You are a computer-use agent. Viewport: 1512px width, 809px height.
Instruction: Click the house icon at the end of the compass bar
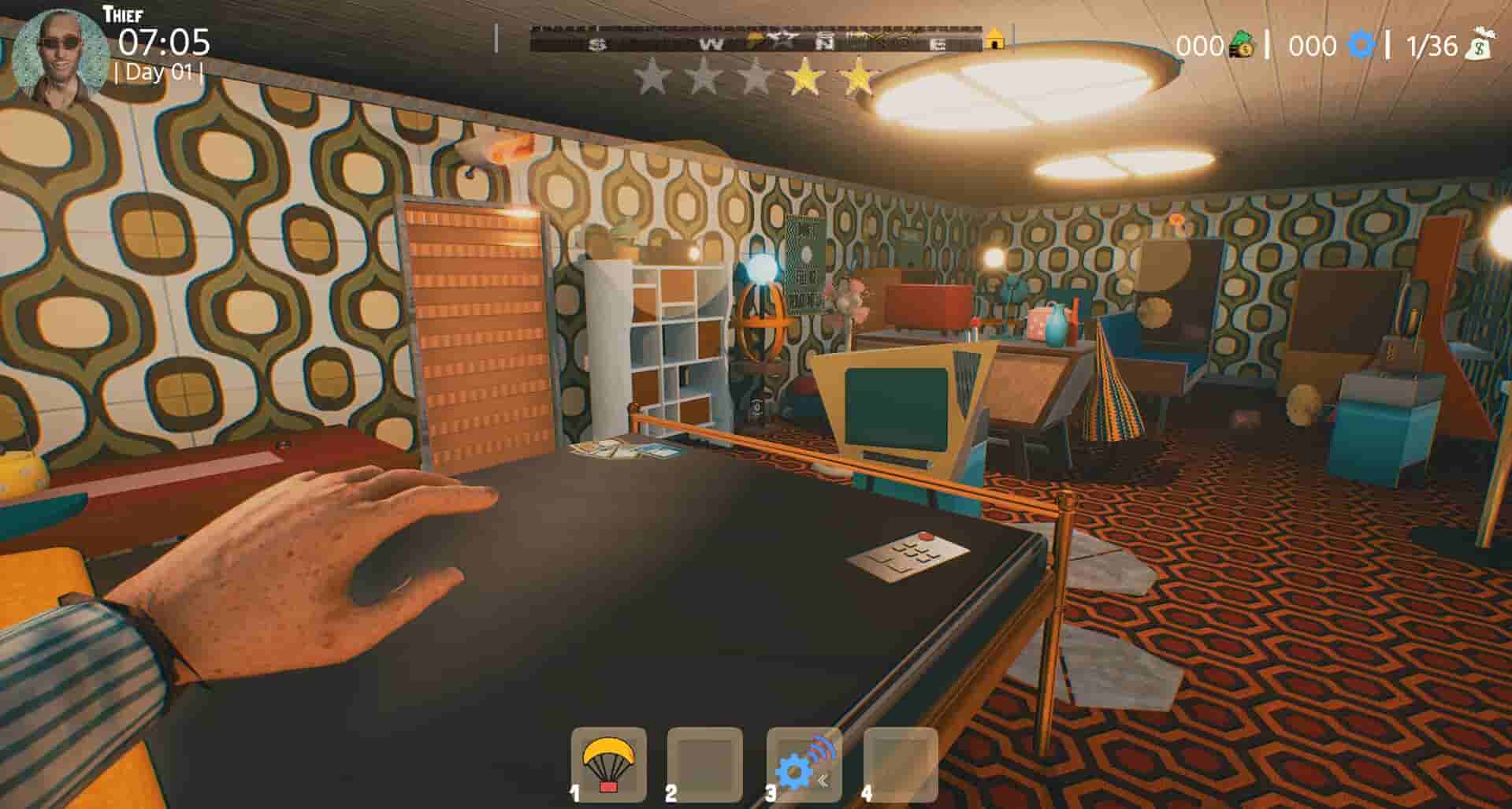(x=994, y=39)
